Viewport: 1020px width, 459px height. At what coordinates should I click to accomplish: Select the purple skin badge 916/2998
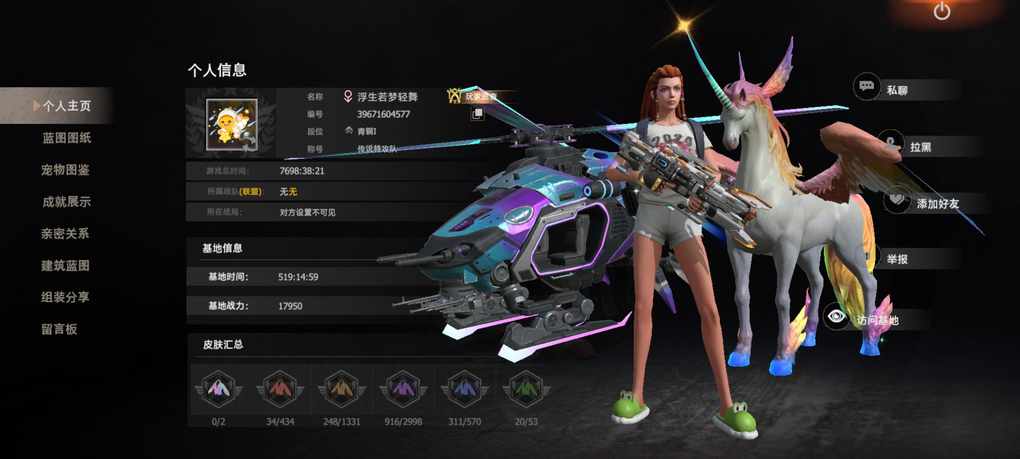pyautogui.click(x=401, y=390)
